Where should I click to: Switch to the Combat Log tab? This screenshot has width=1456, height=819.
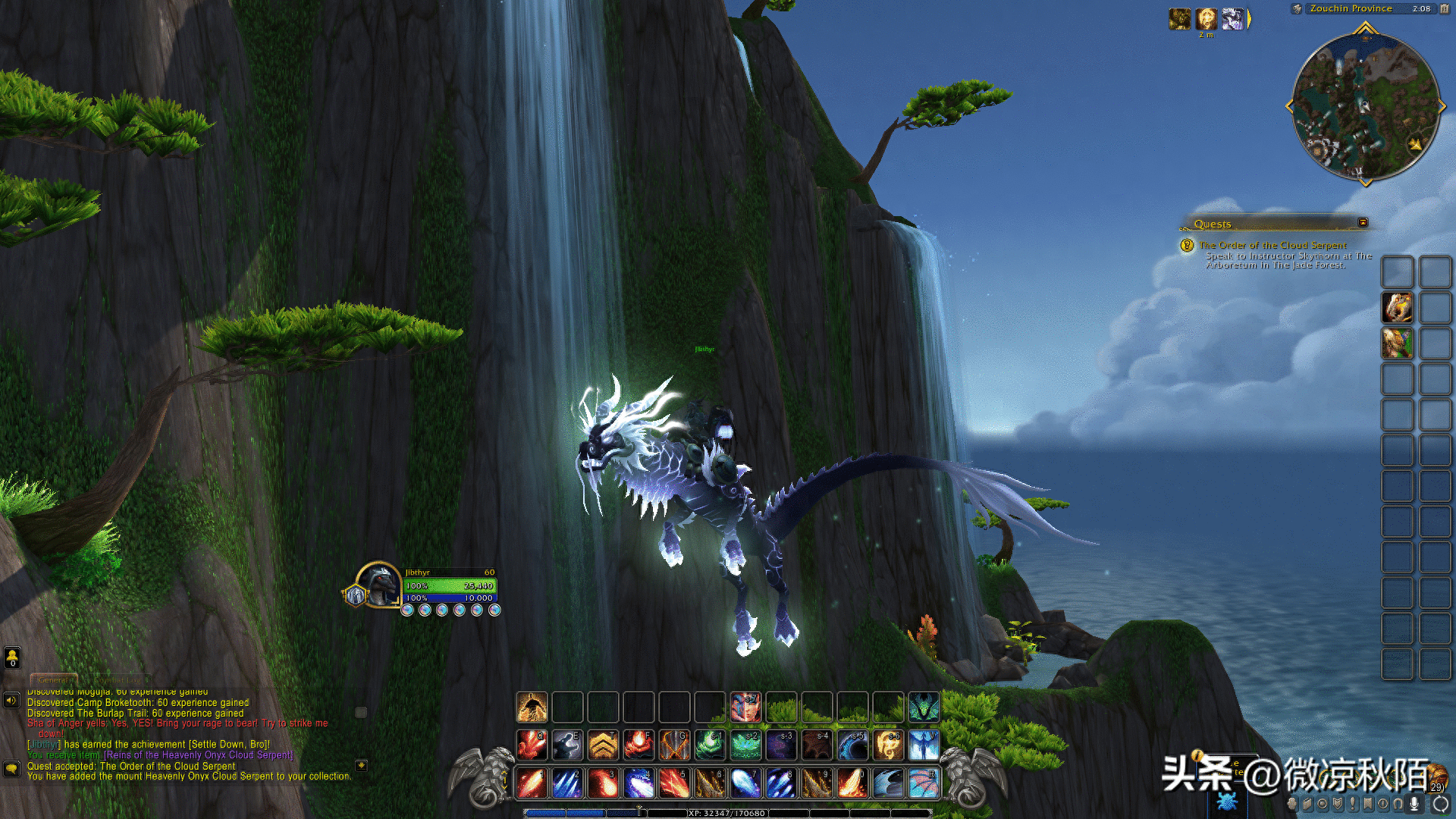coord(119,679)
